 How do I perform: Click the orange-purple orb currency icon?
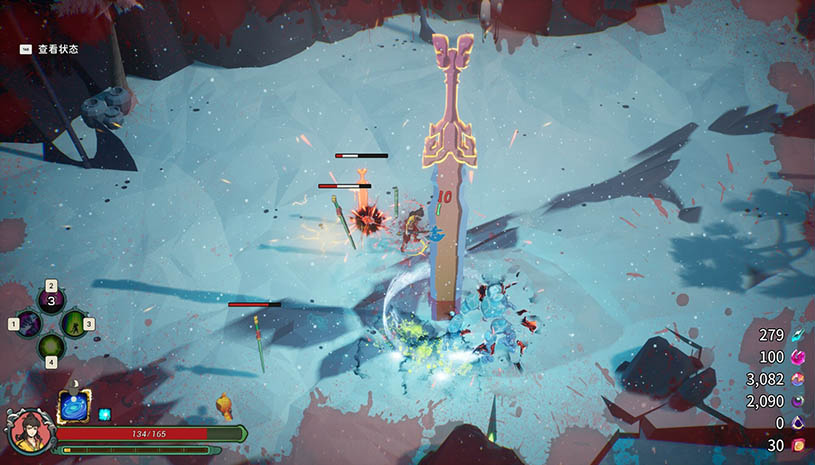pyautogui.click(x=797, y=379)
